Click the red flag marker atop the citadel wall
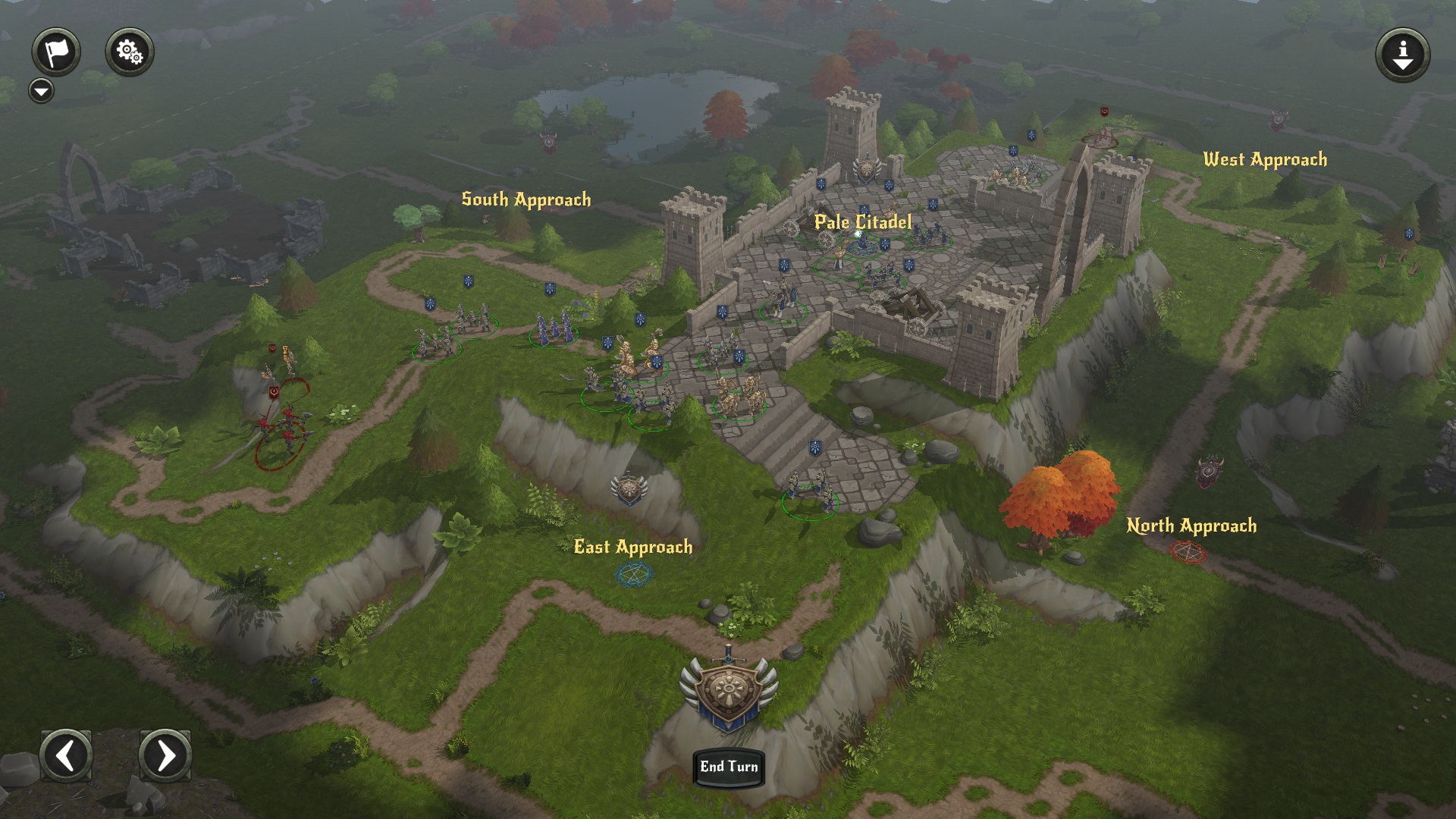1456x819 pixels. [1103, 112]
